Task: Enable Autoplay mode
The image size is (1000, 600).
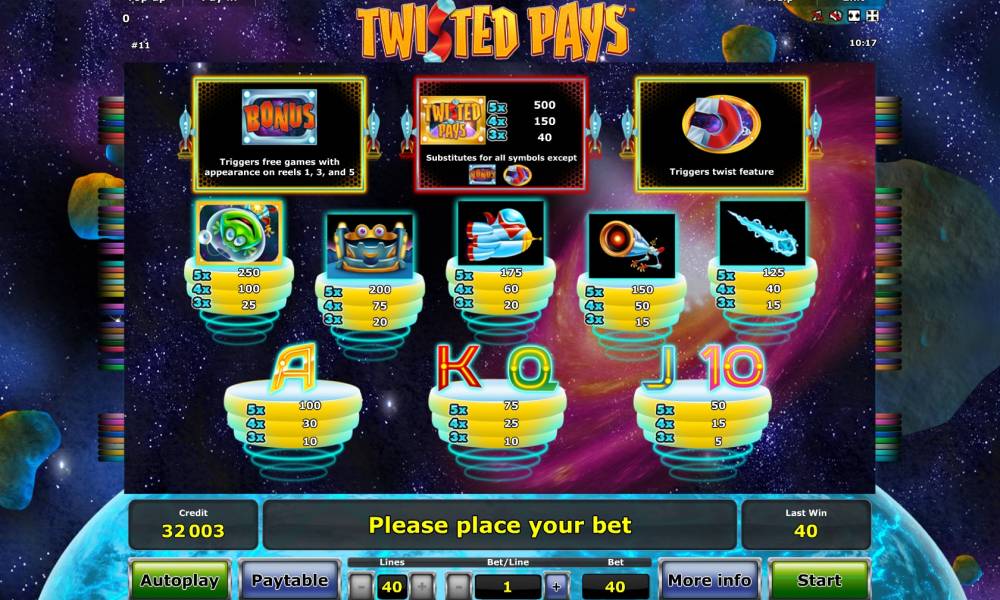Action: (180, 580)
